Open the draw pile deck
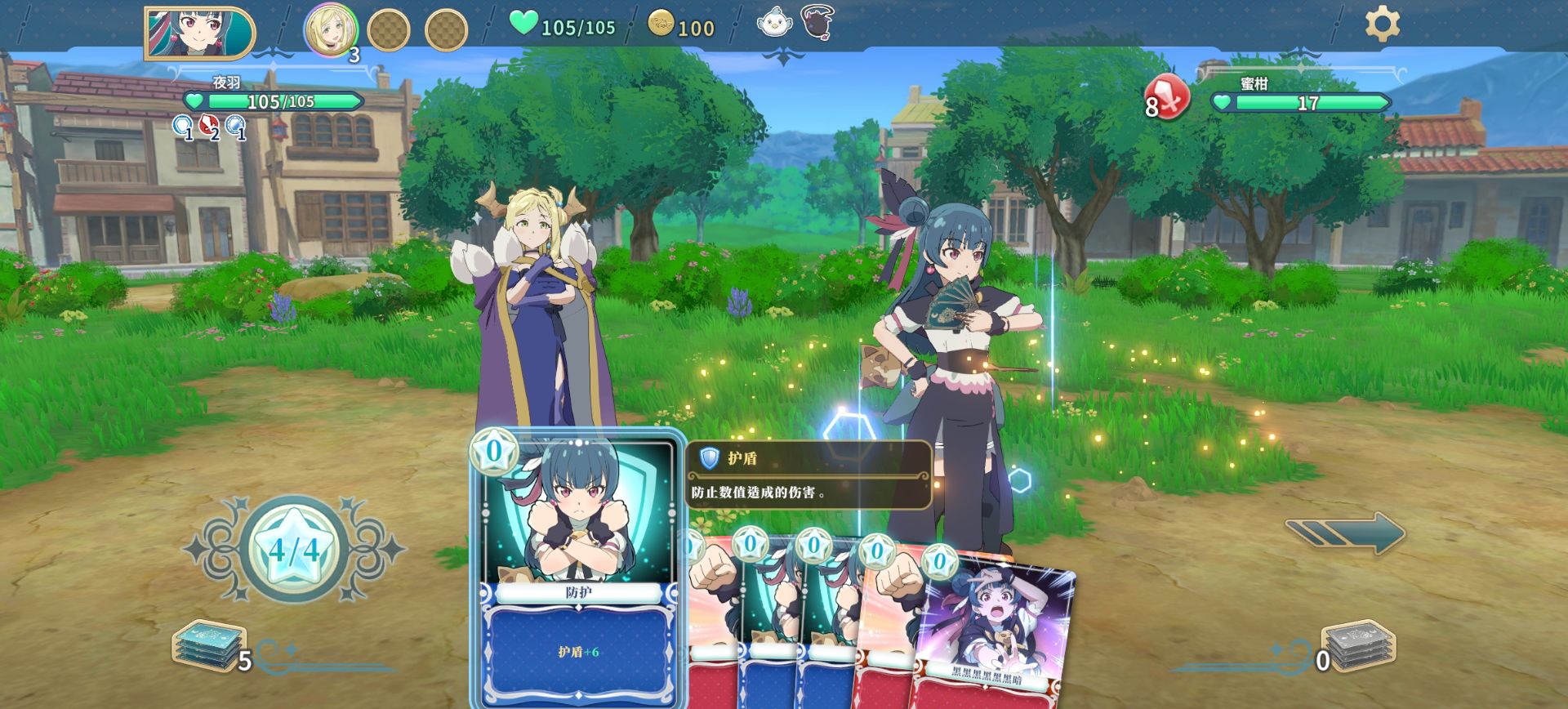 pyautogui.click(x=208, y=645)
